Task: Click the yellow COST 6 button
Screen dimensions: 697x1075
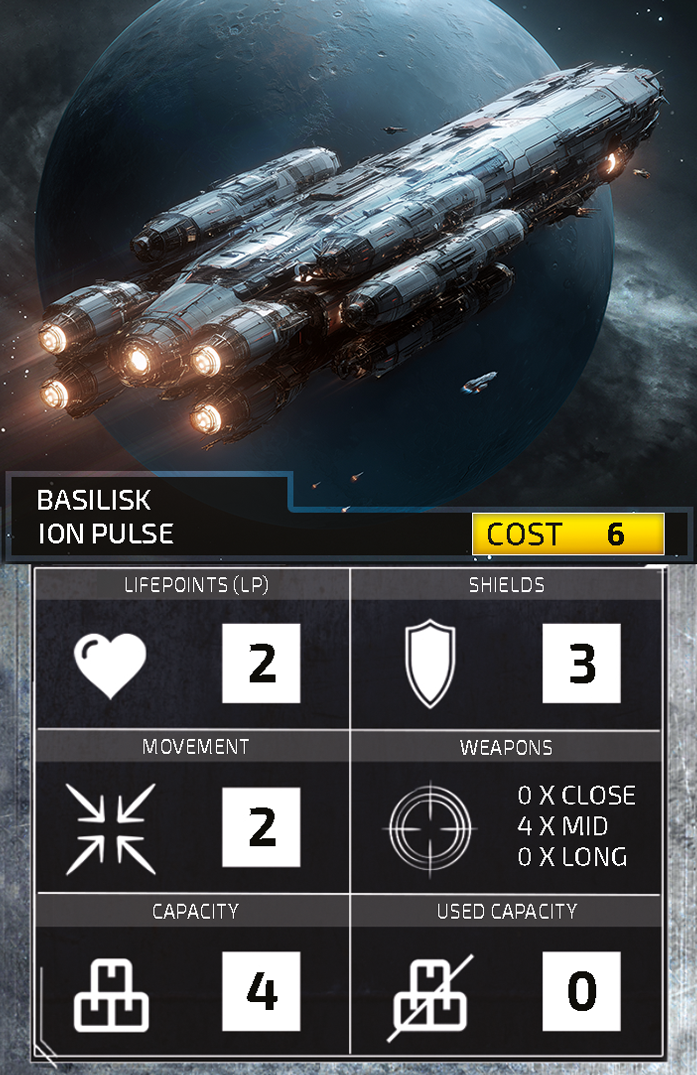Action: point(568,534)
